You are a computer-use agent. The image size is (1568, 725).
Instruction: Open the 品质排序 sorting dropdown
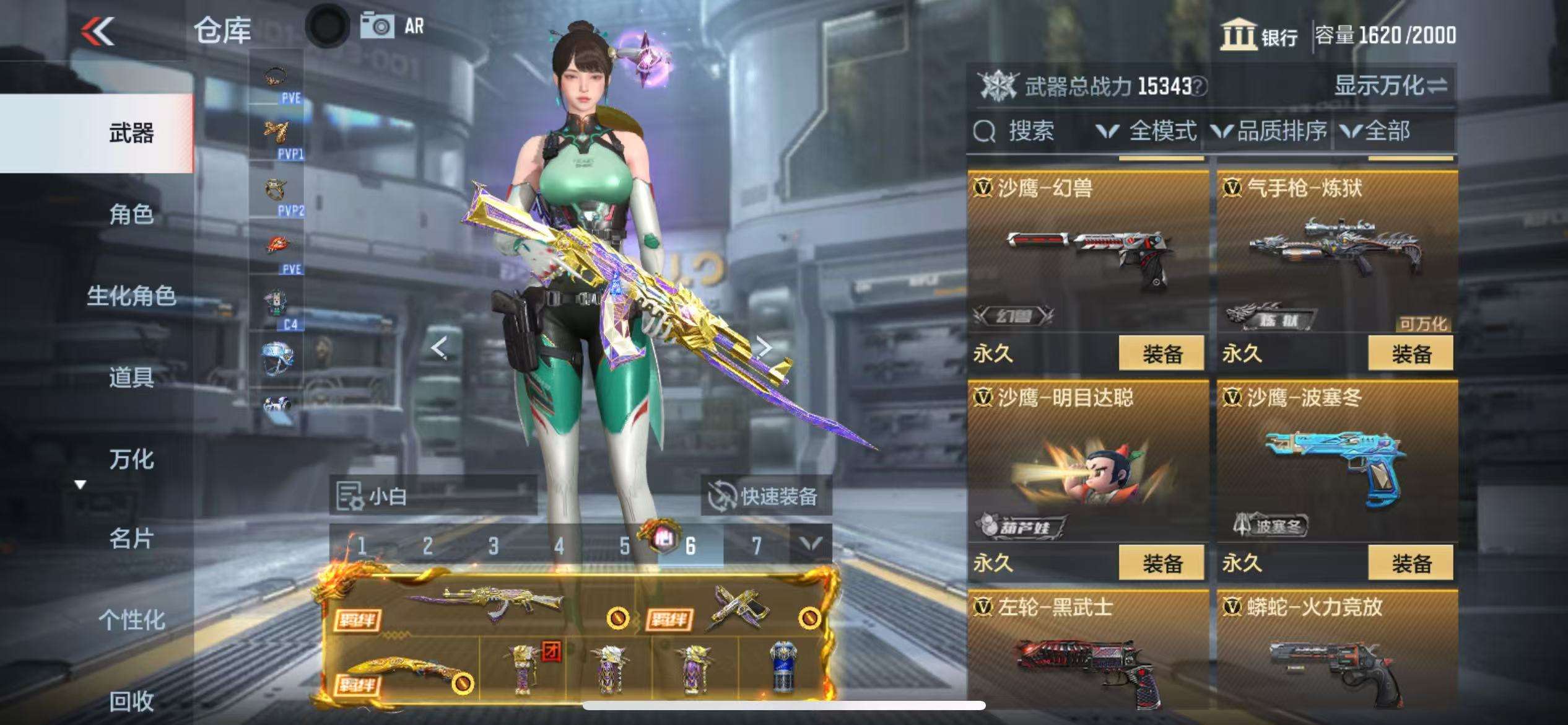pyautogui.click(x=1270, y=131)
